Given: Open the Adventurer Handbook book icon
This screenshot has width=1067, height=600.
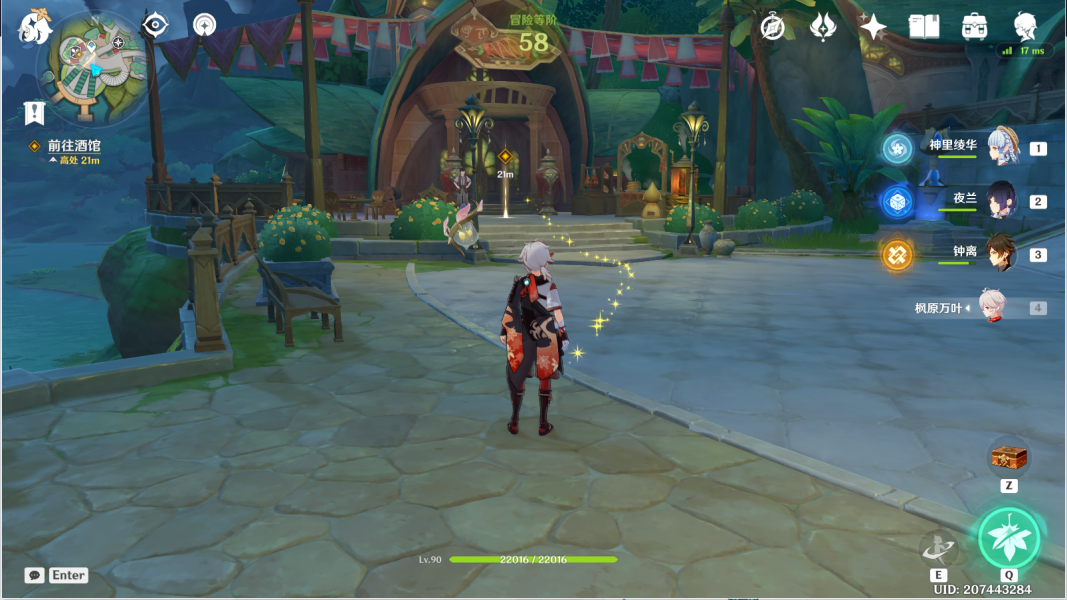Looking at the screenshot, I should pyautogui.click(x=923, y=27).
